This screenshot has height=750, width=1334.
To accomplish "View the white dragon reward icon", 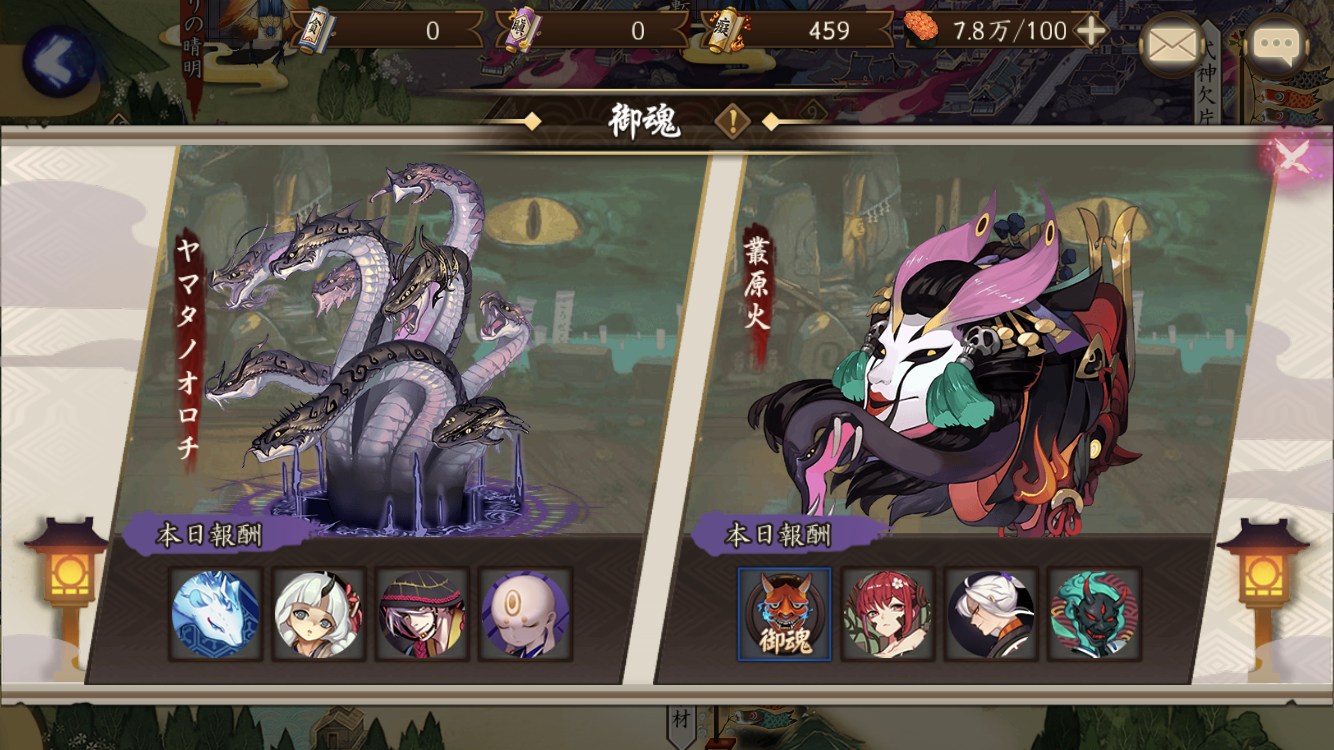I will point(215,614).
